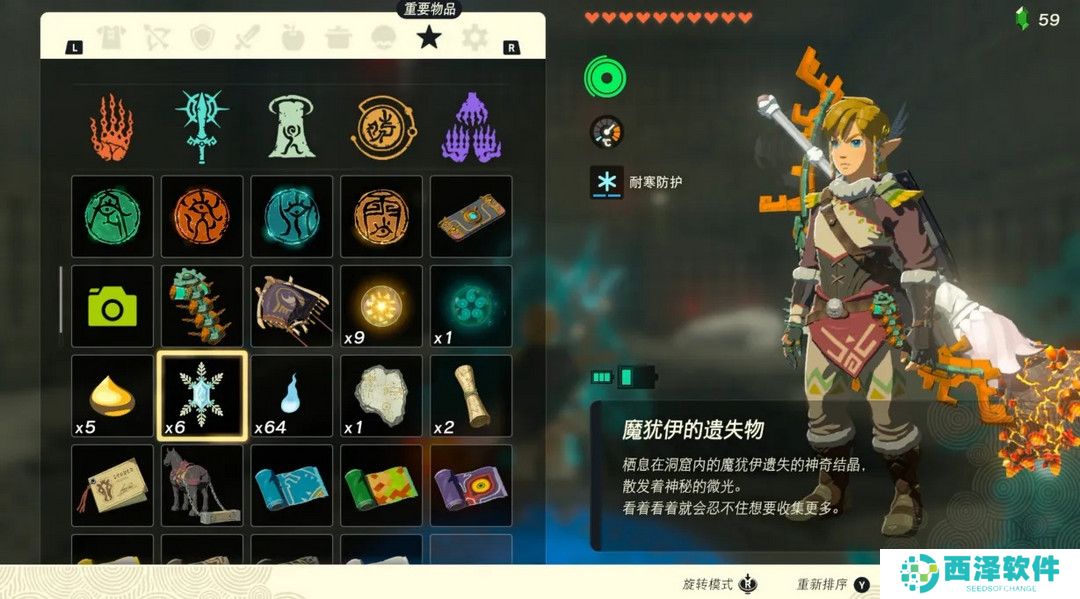Switch to the armor shirt tab
The image size is (1080, 599).
[x=113, y=38]
